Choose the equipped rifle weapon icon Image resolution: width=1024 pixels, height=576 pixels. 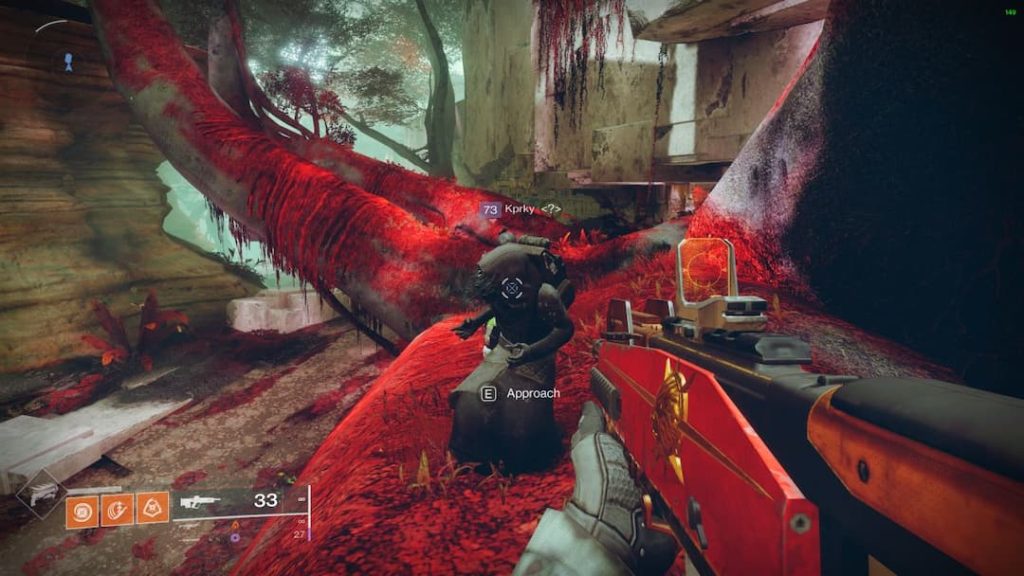197,501
